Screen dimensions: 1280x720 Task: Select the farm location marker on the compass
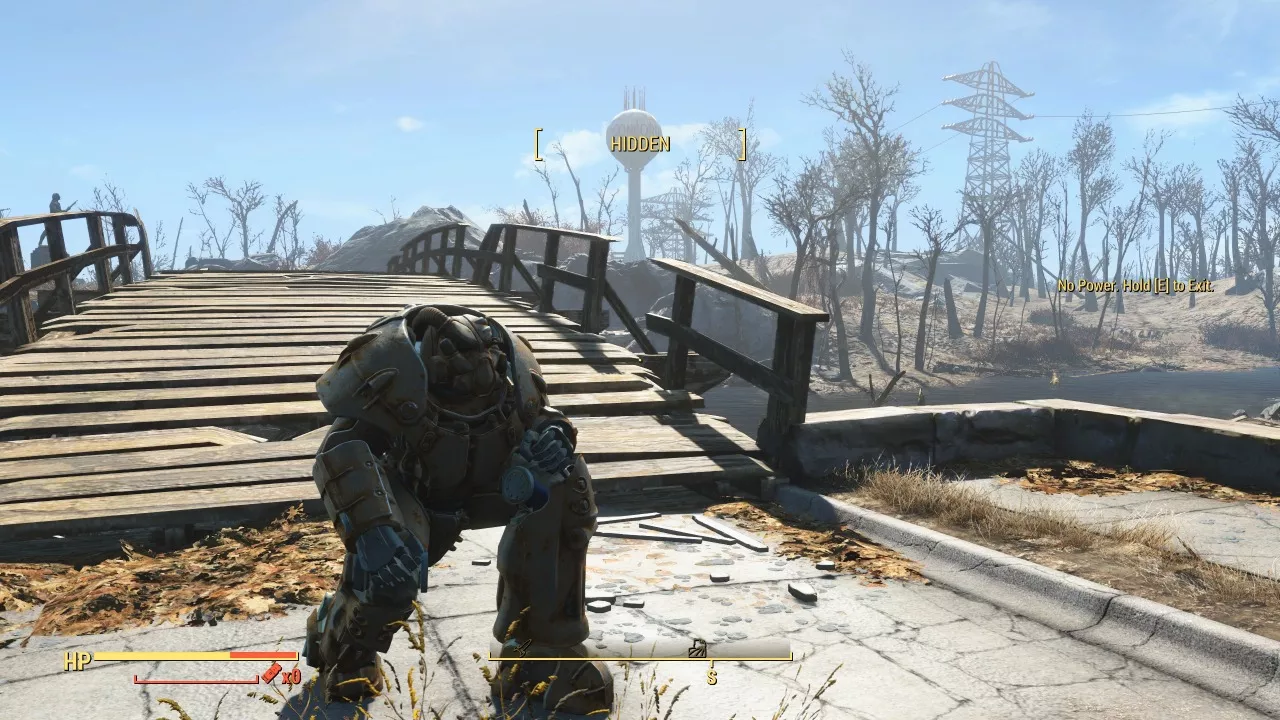[x=699, y=648]
